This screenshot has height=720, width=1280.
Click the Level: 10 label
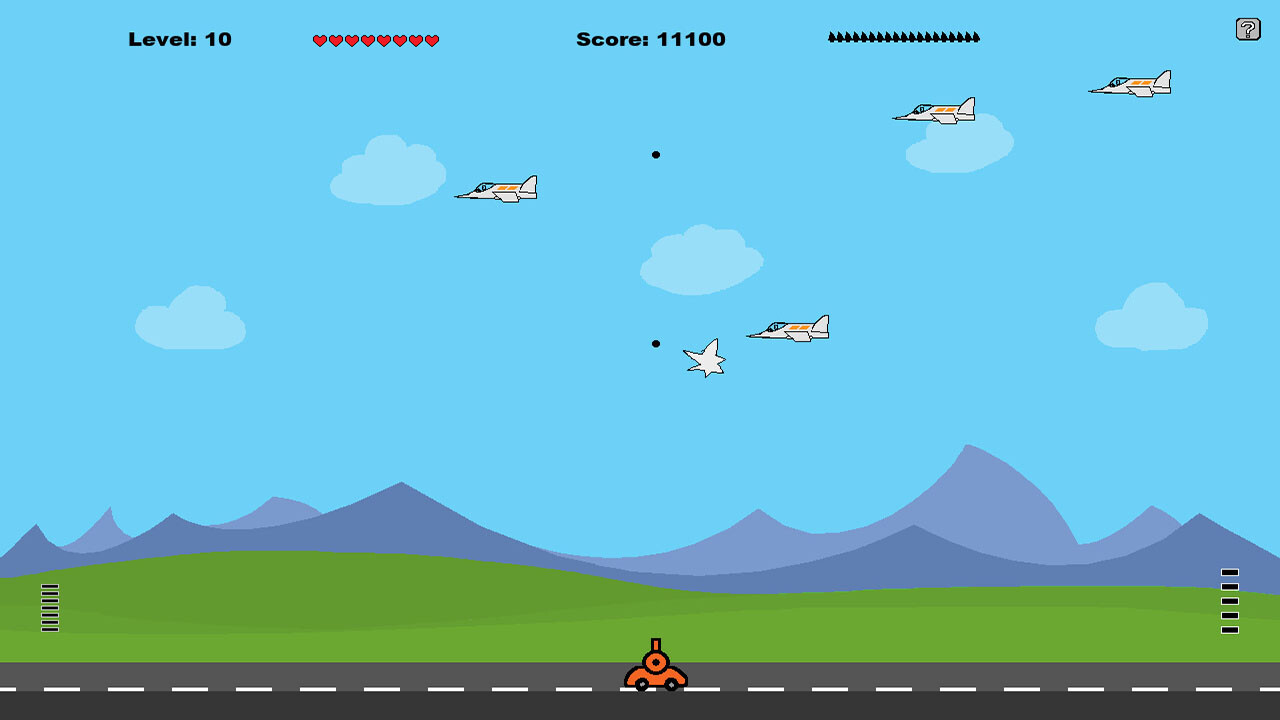pos(180,40)
